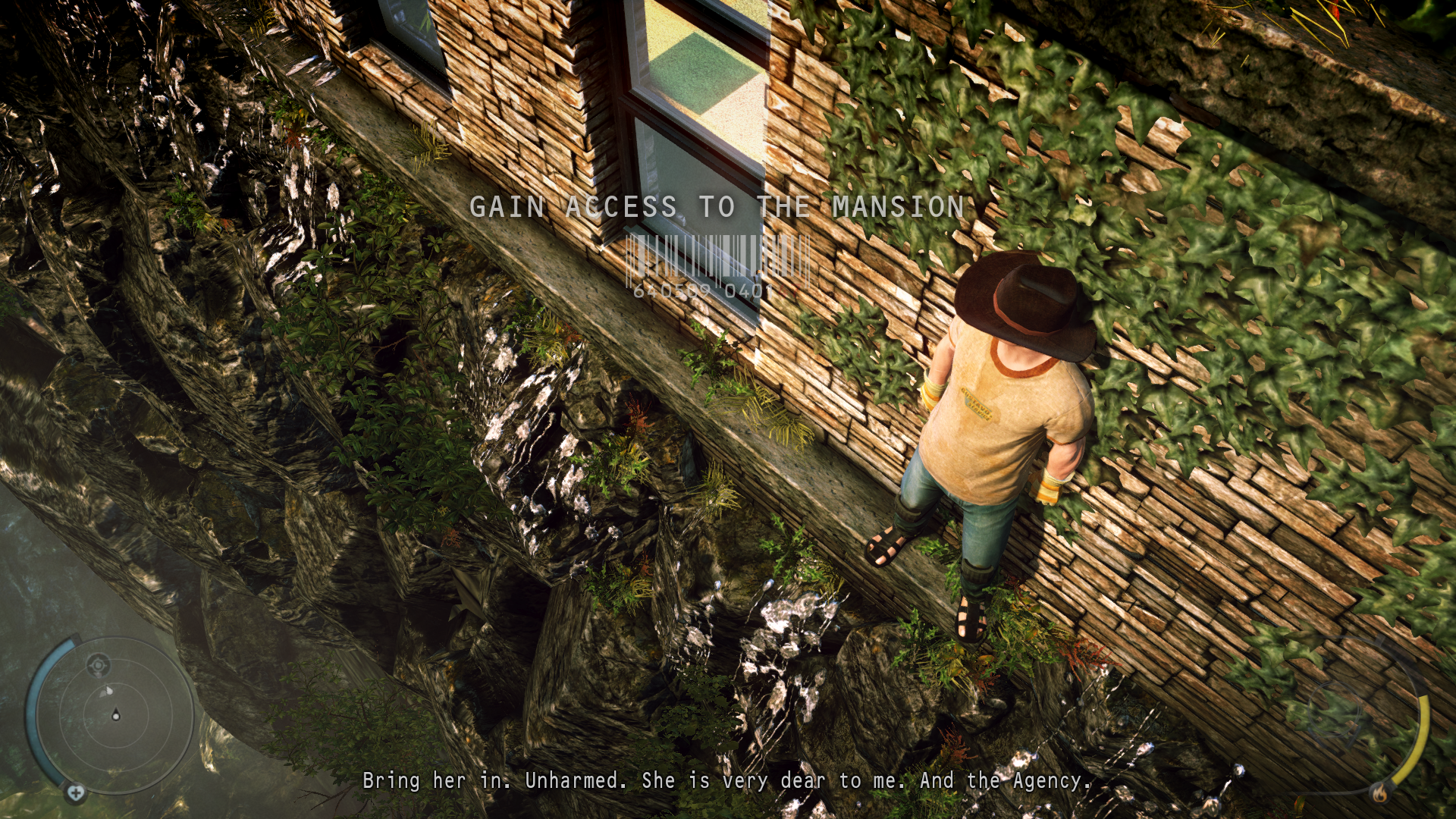Click the heart-shaped health icon
Image resolution: width=1456 pixels, height=819 pixels.
75,792
